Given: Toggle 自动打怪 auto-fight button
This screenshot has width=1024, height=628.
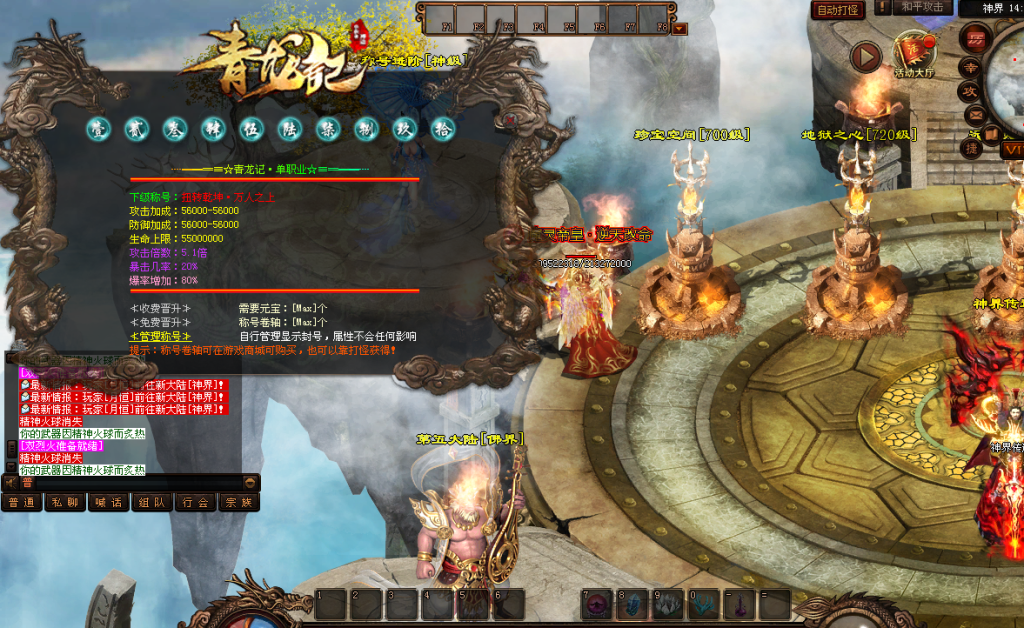Looking at the screenshot, I should pos(838,10).
